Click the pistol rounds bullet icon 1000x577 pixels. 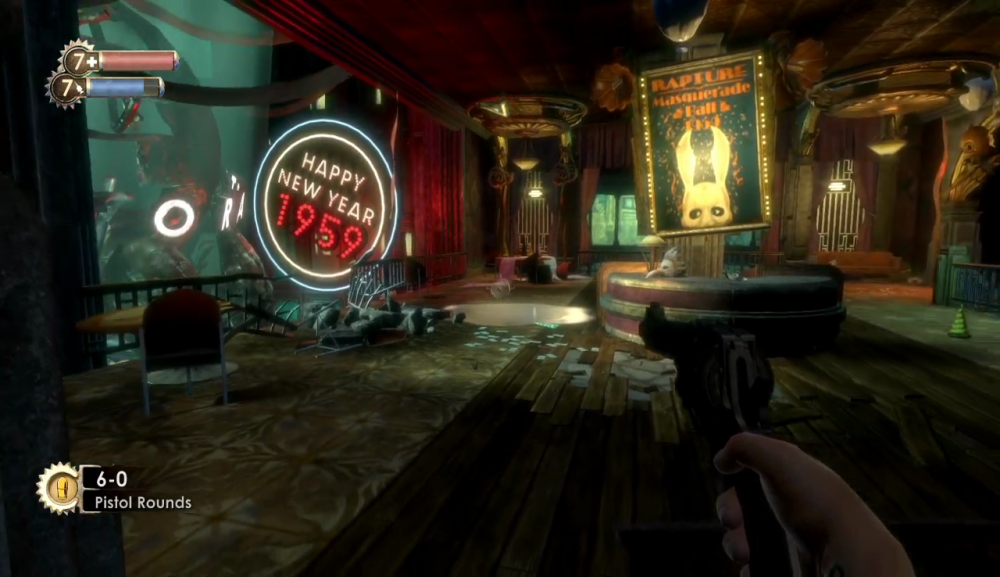[x=57, y=489]
